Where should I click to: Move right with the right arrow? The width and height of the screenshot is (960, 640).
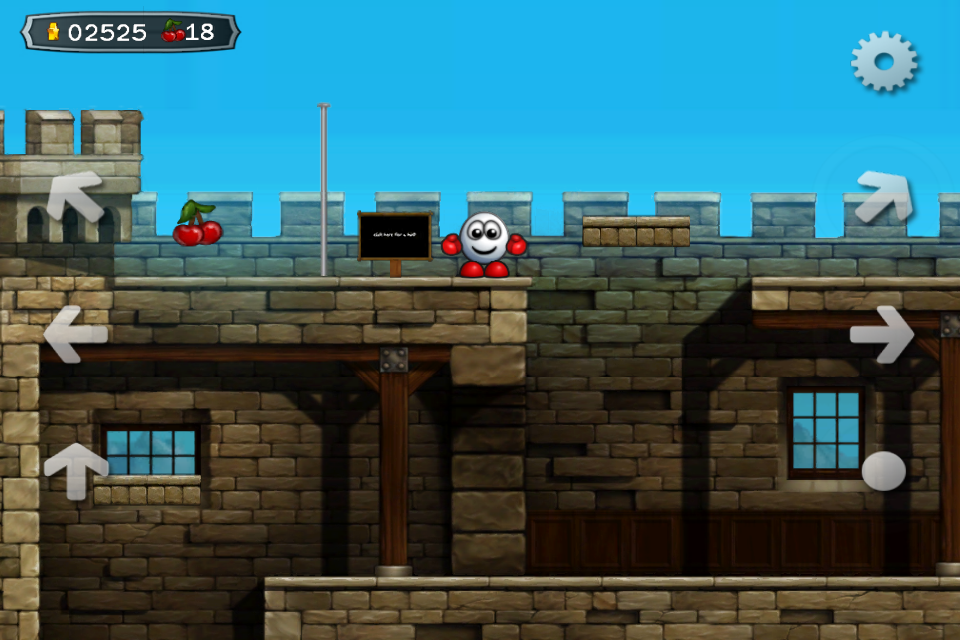click(882, 333)
